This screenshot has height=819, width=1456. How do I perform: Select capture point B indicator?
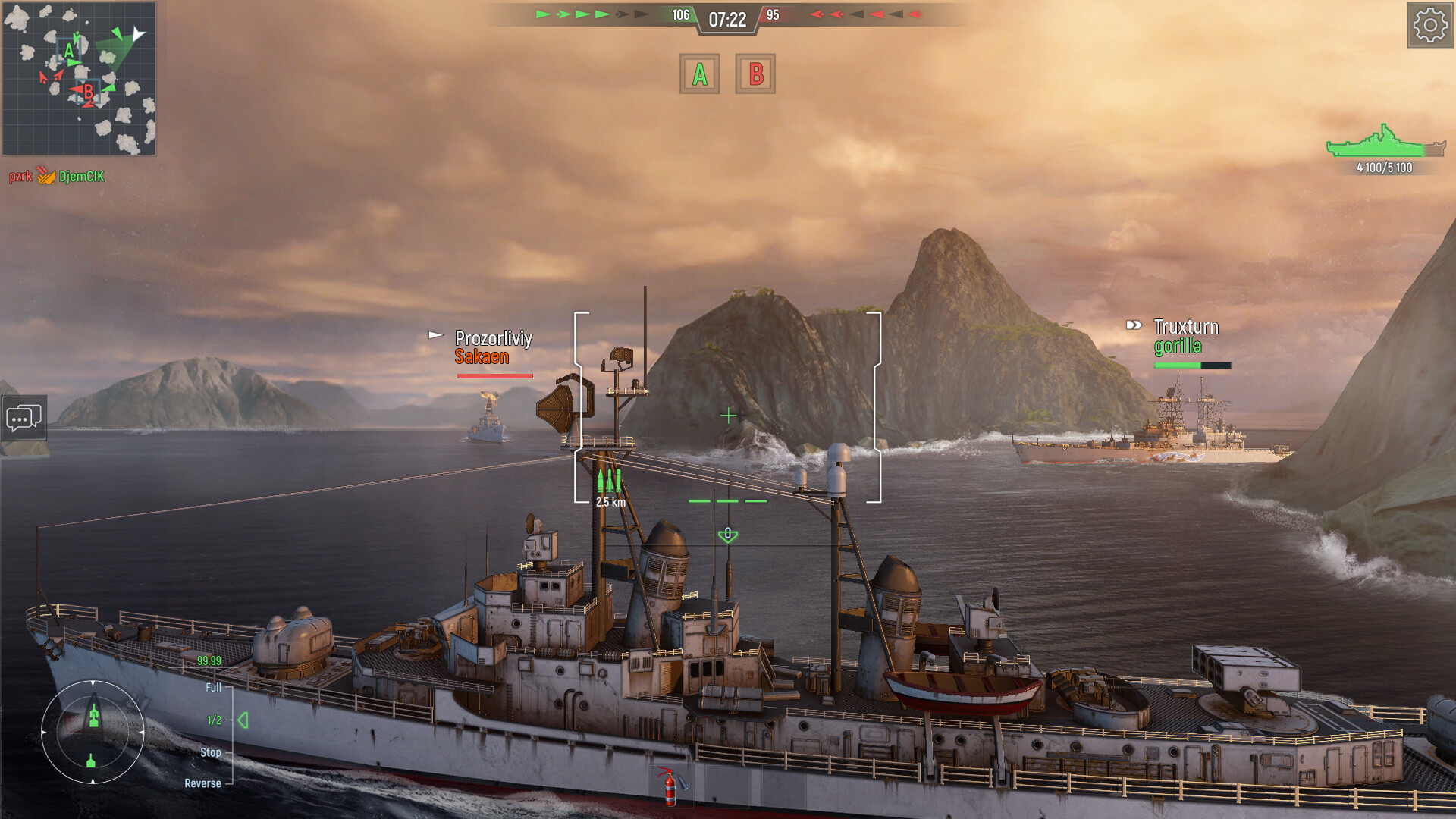[x=755, y=74]
